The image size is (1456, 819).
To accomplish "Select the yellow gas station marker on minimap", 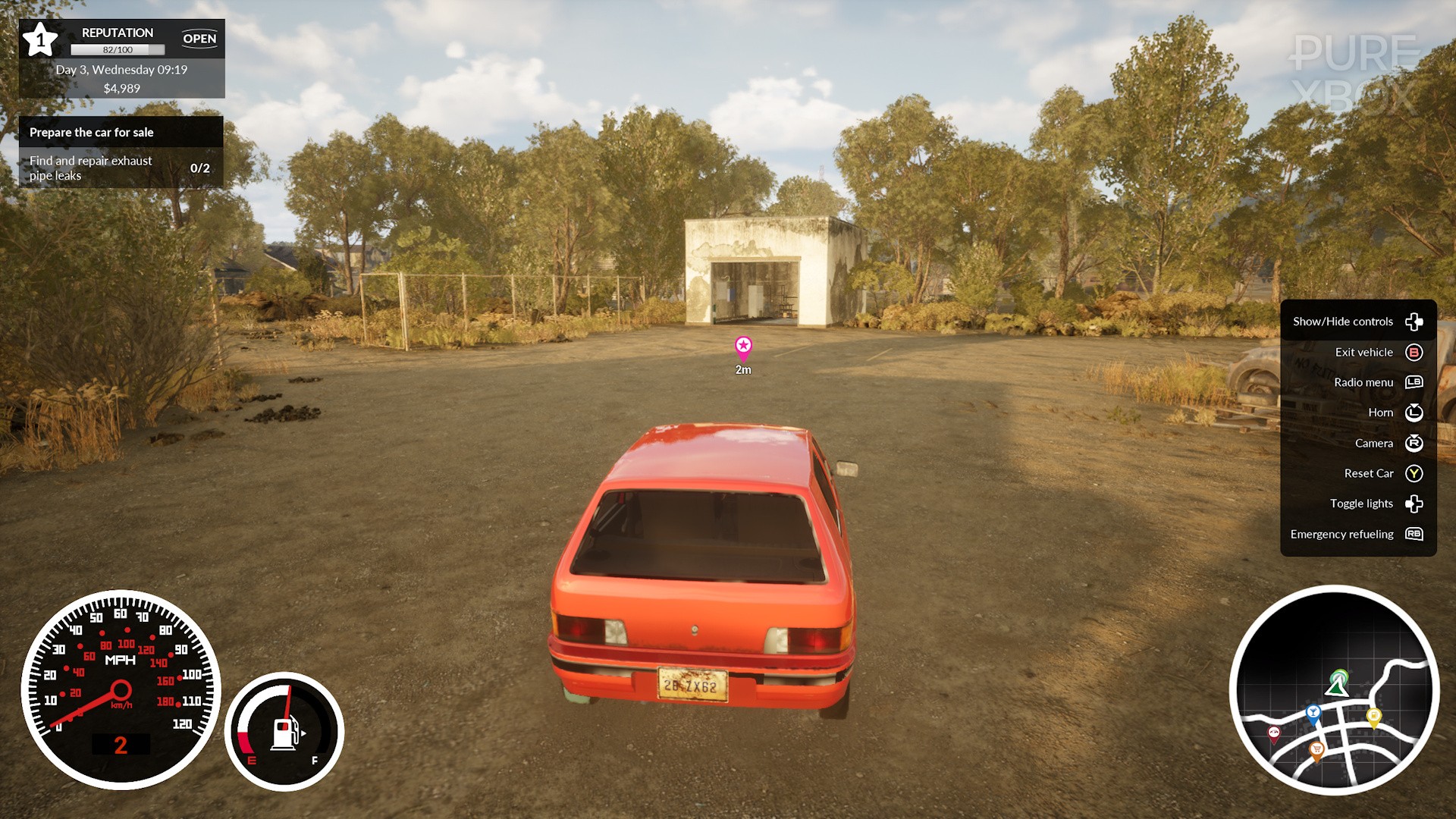I will click(x=1373, y=715).
